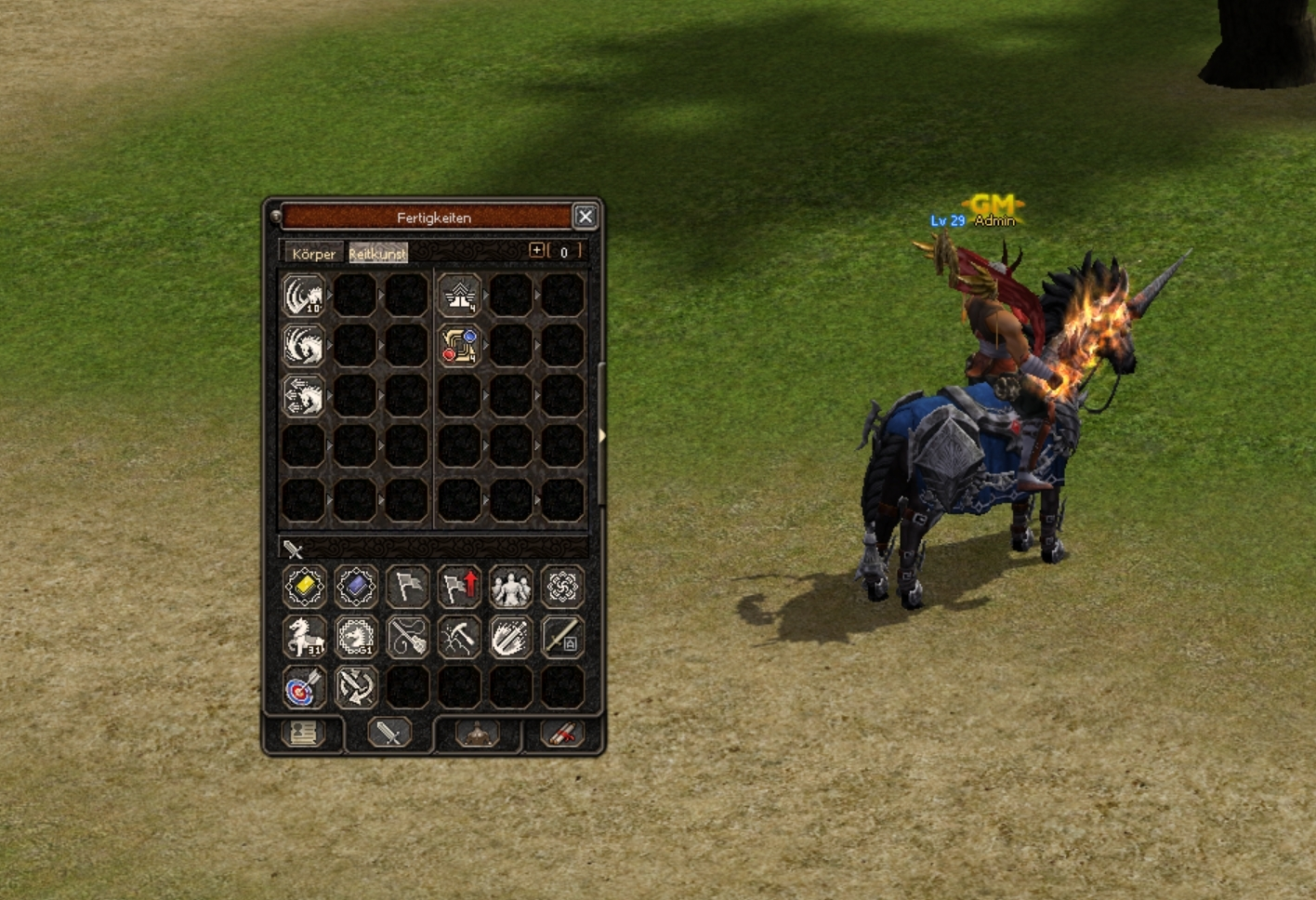Click the plus skill point button

tap(536, 250)
